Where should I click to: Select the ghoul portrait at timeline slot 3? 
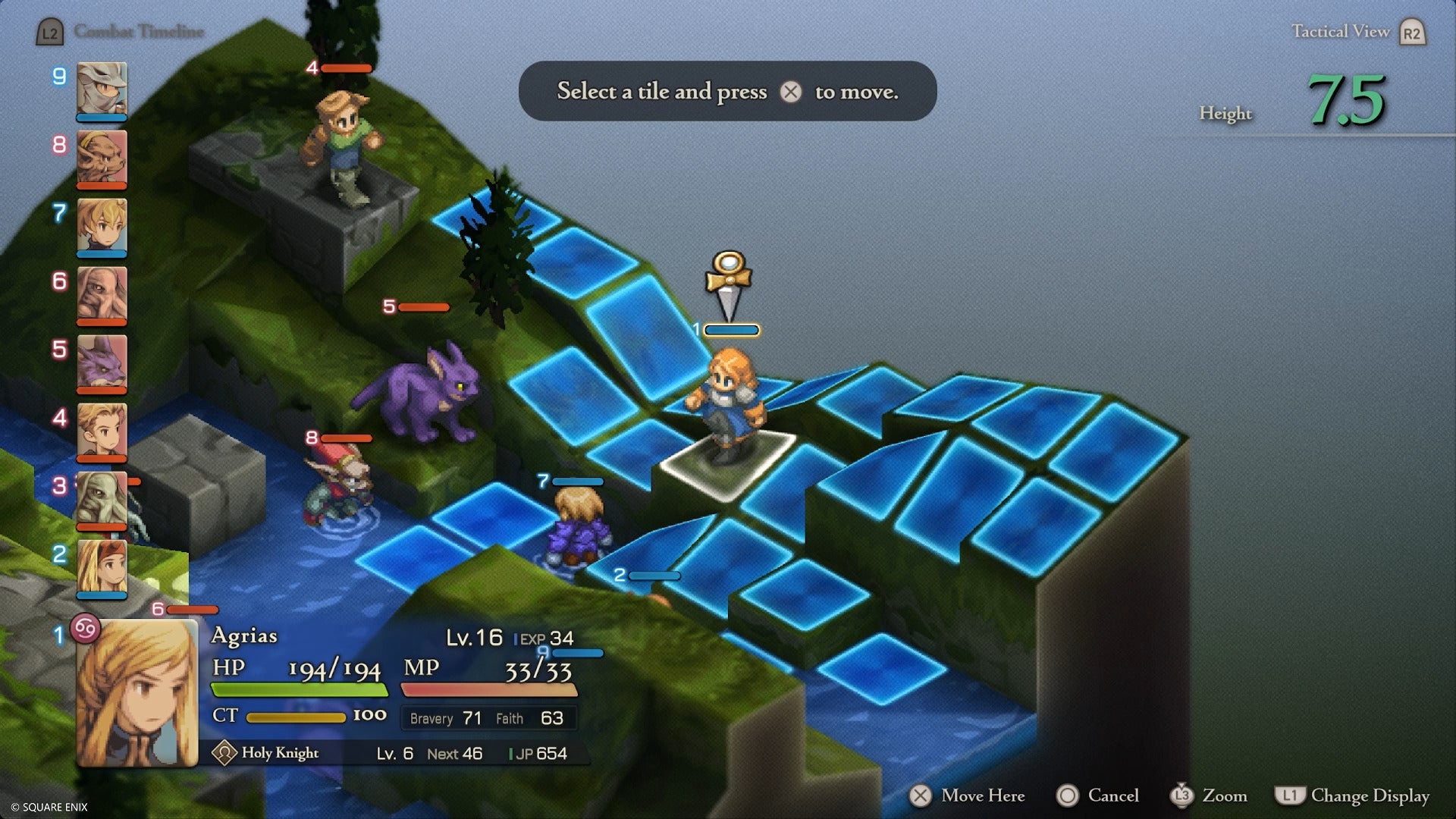click(101, 497)
